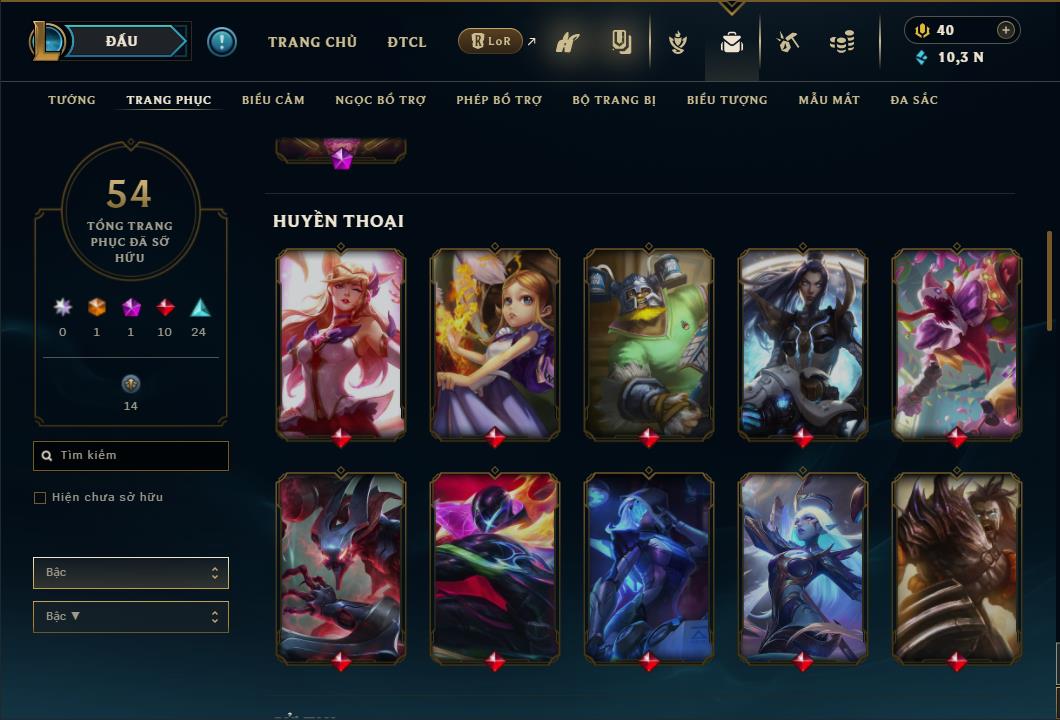Select the BIỂU CẢM tab
The image size is (1060, 720).
[x=273, y=100]
